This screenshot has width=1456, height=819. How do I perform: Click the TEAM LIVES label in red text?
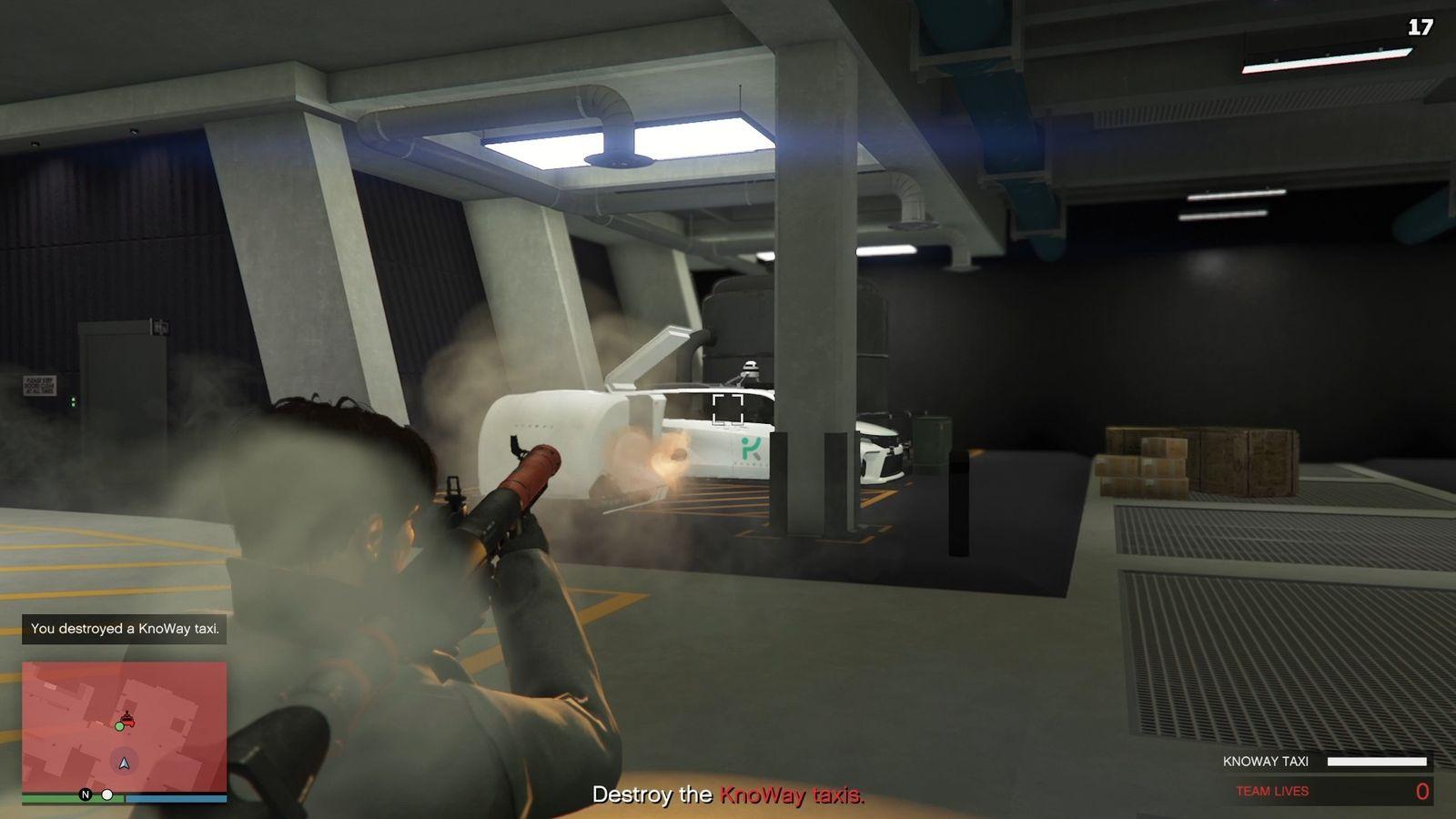click(1272, 790)
